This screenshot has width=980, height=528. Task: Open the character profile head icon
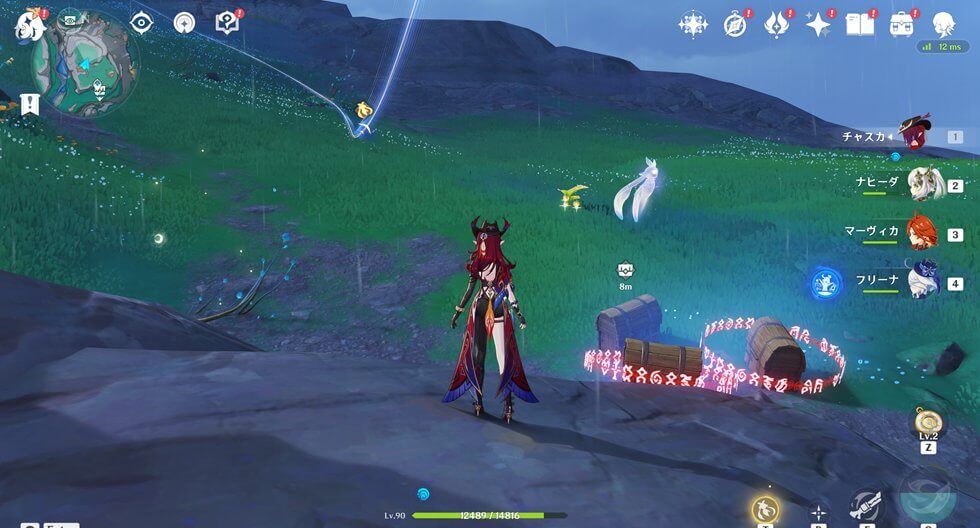point(942,25)
